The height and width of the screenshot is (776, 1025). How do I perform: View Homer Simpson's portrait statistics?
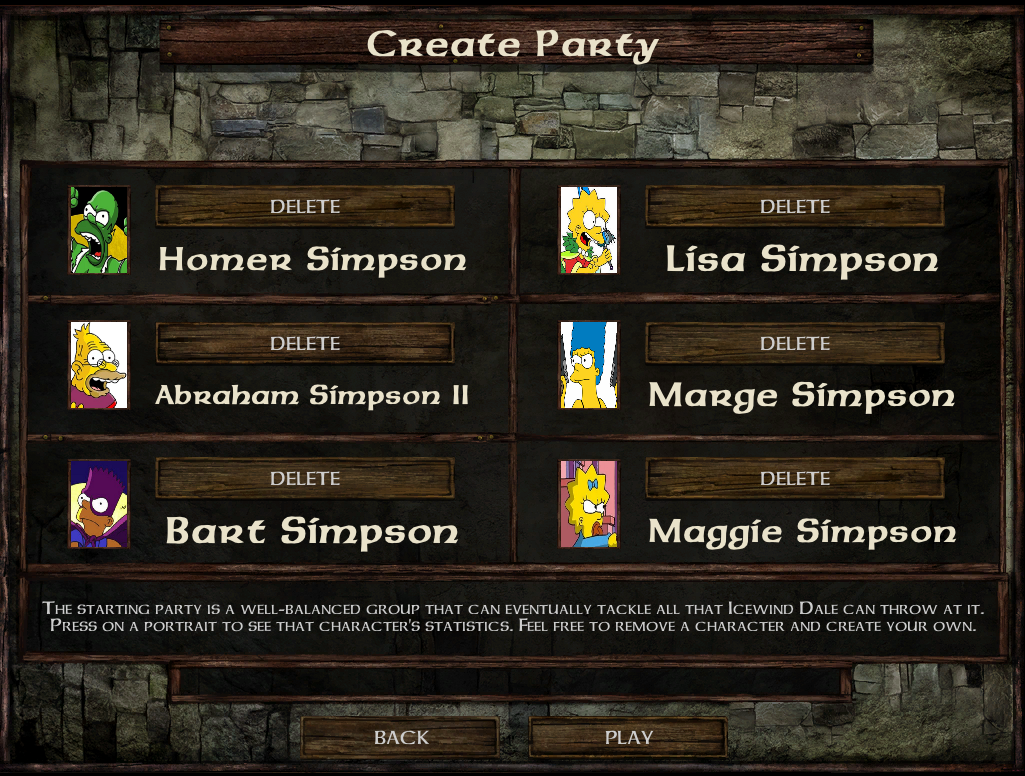point(99,230)
